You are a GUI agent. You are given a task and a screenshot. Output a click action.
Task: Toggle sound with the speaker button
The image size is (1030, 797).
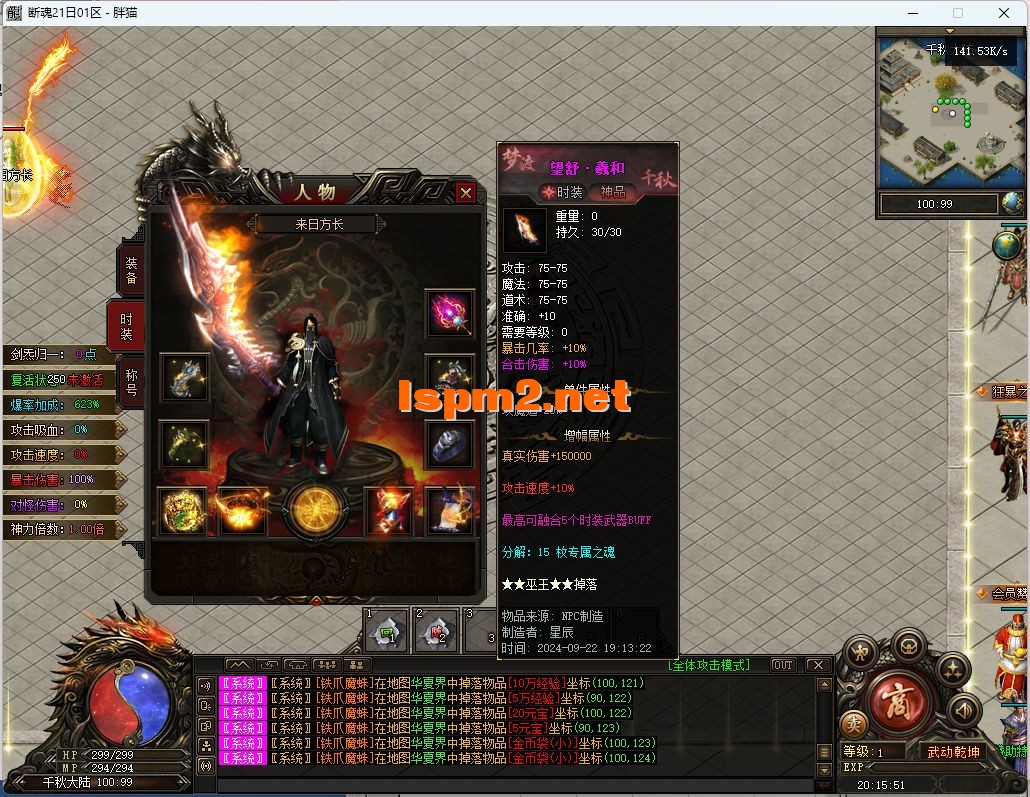(x=964, y=711)
